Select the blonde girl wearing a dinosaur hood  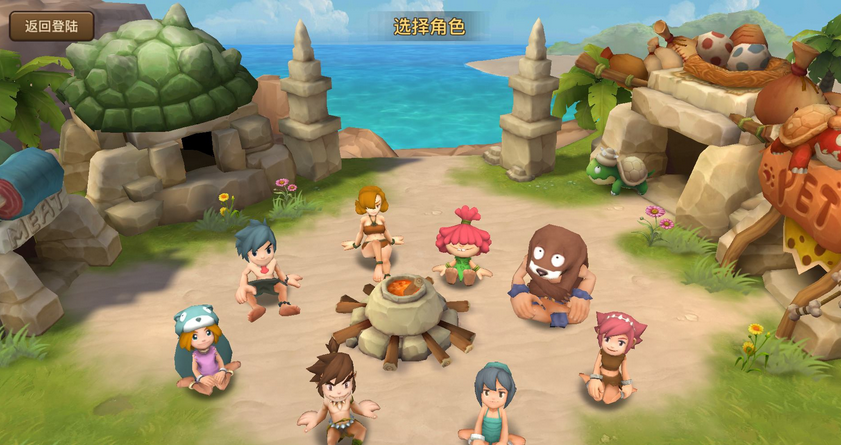(x=203, y=349)
